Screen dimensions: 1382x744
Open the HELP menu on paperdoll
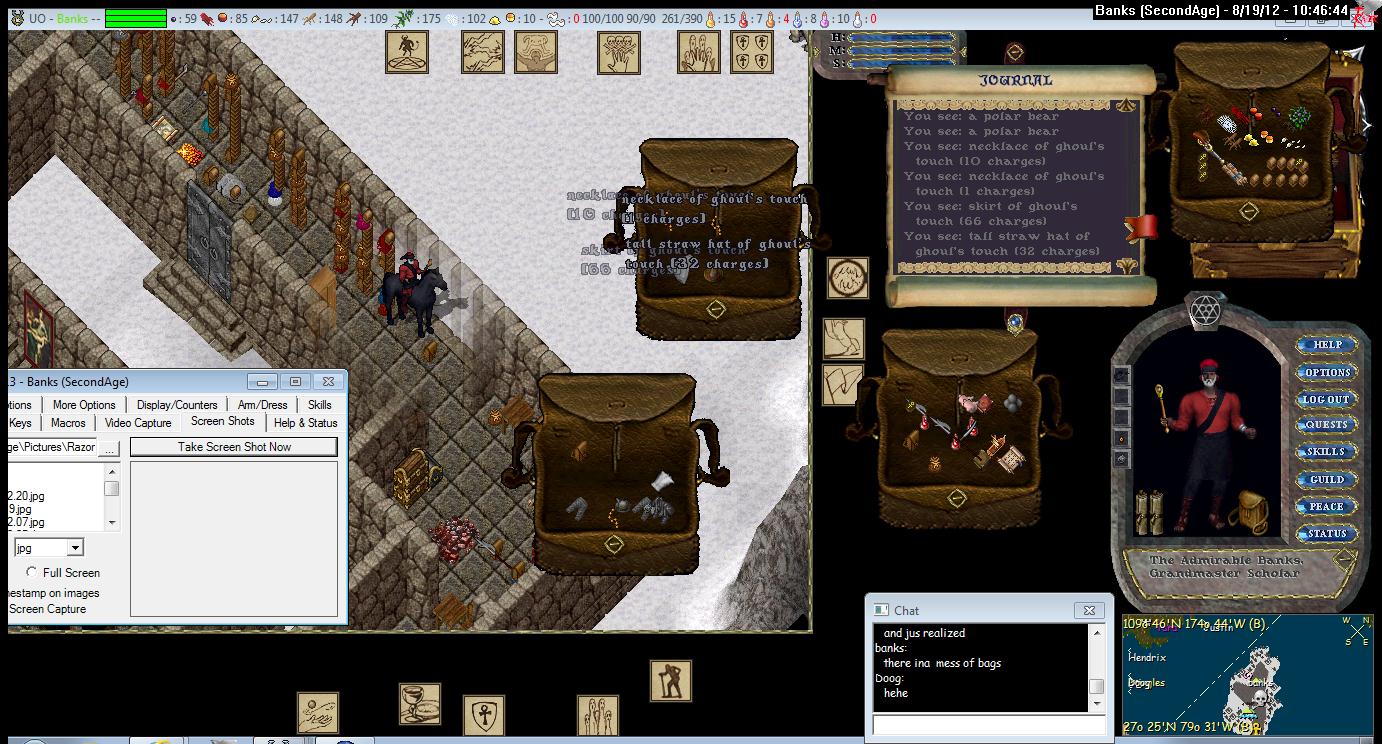1326,345
